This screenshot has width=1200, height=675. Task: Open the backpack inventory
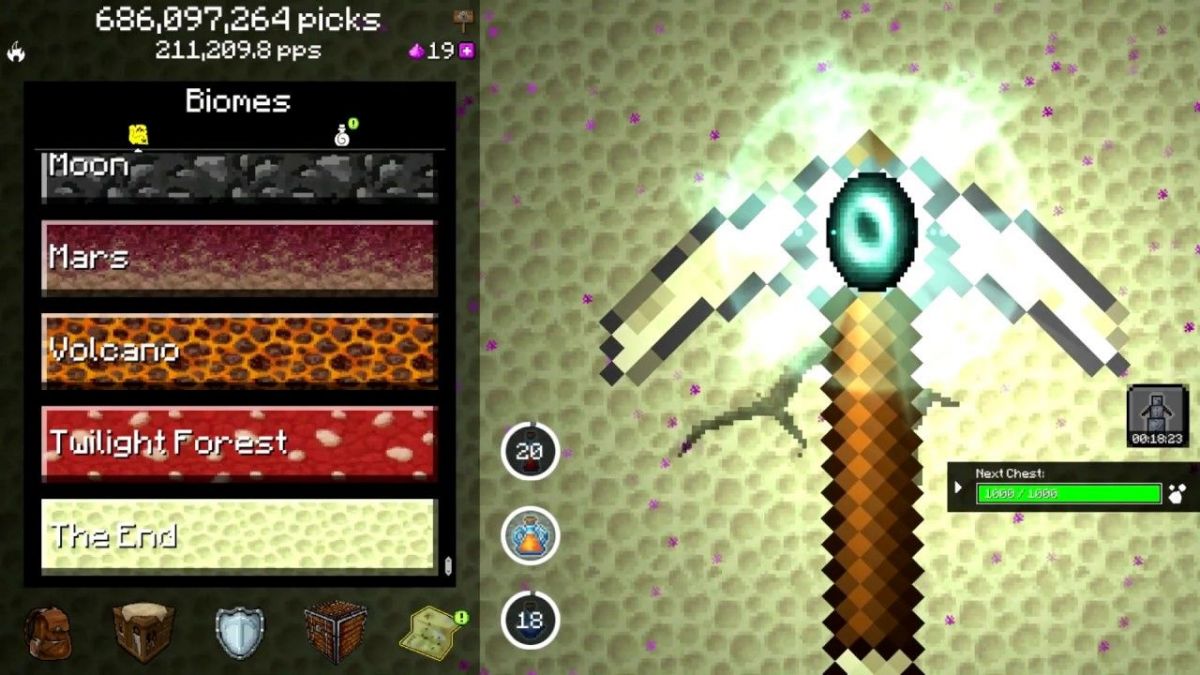click(47, 632)
